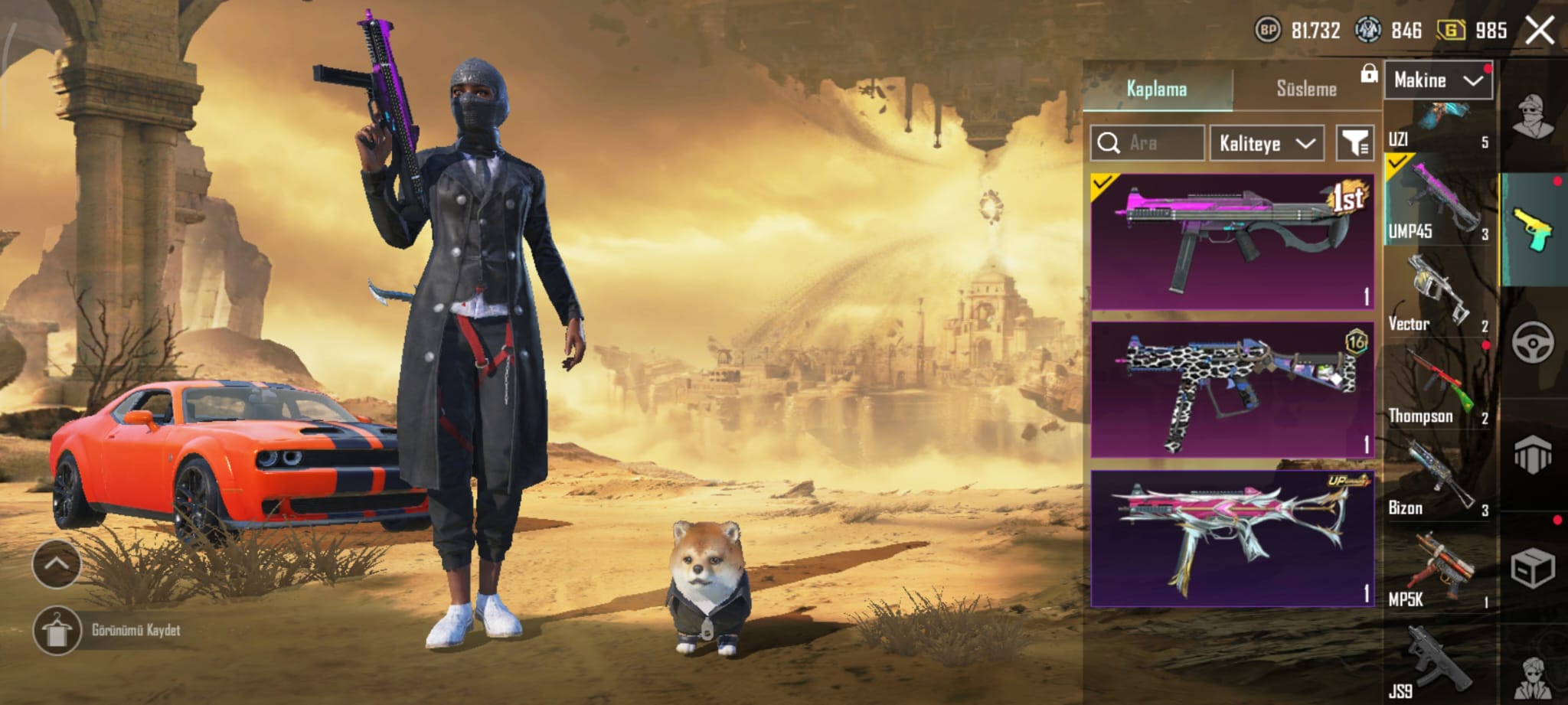Open the Süsleme tab
This screenshot has width=1568, height=705.
coord(1306,89)
